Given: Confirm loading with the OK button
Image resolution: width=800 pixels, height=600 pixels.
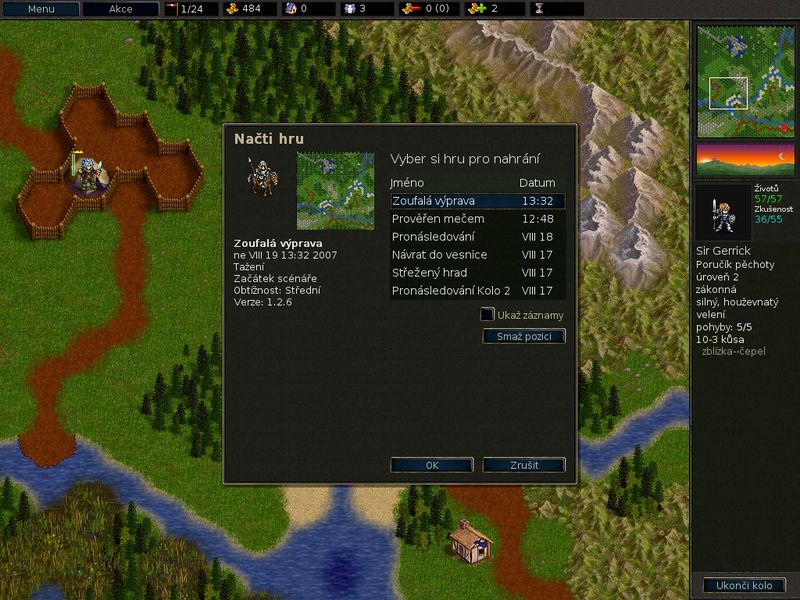Looking at the screenshot, I should coord(432,465).
